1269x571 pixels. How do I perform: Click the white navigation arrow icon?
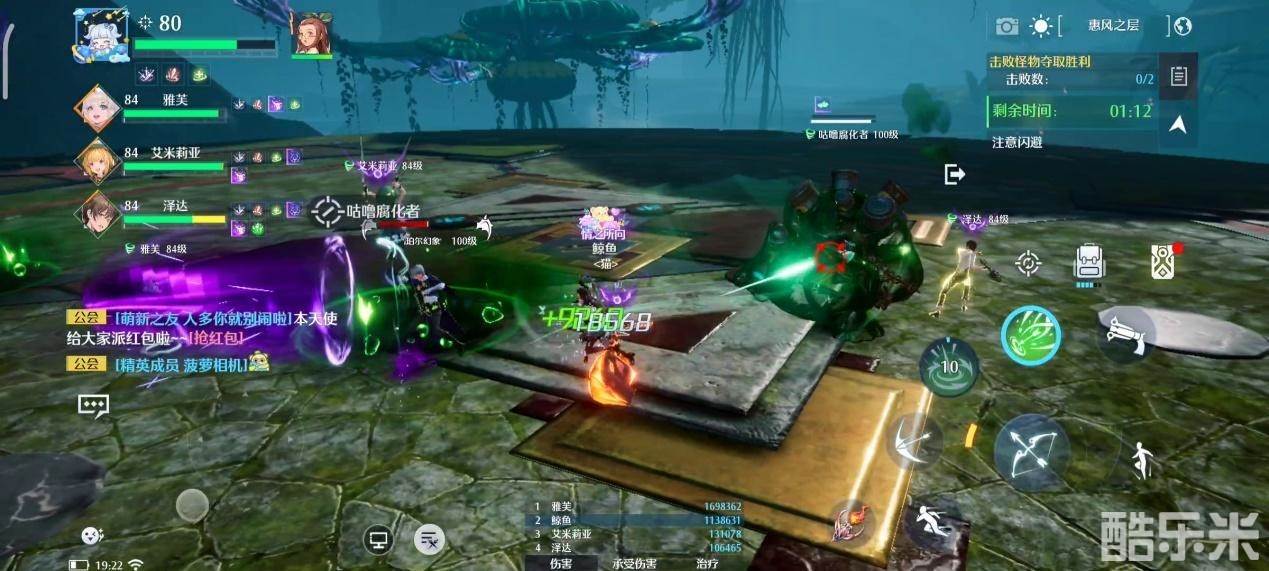[x=1178, y=124]
